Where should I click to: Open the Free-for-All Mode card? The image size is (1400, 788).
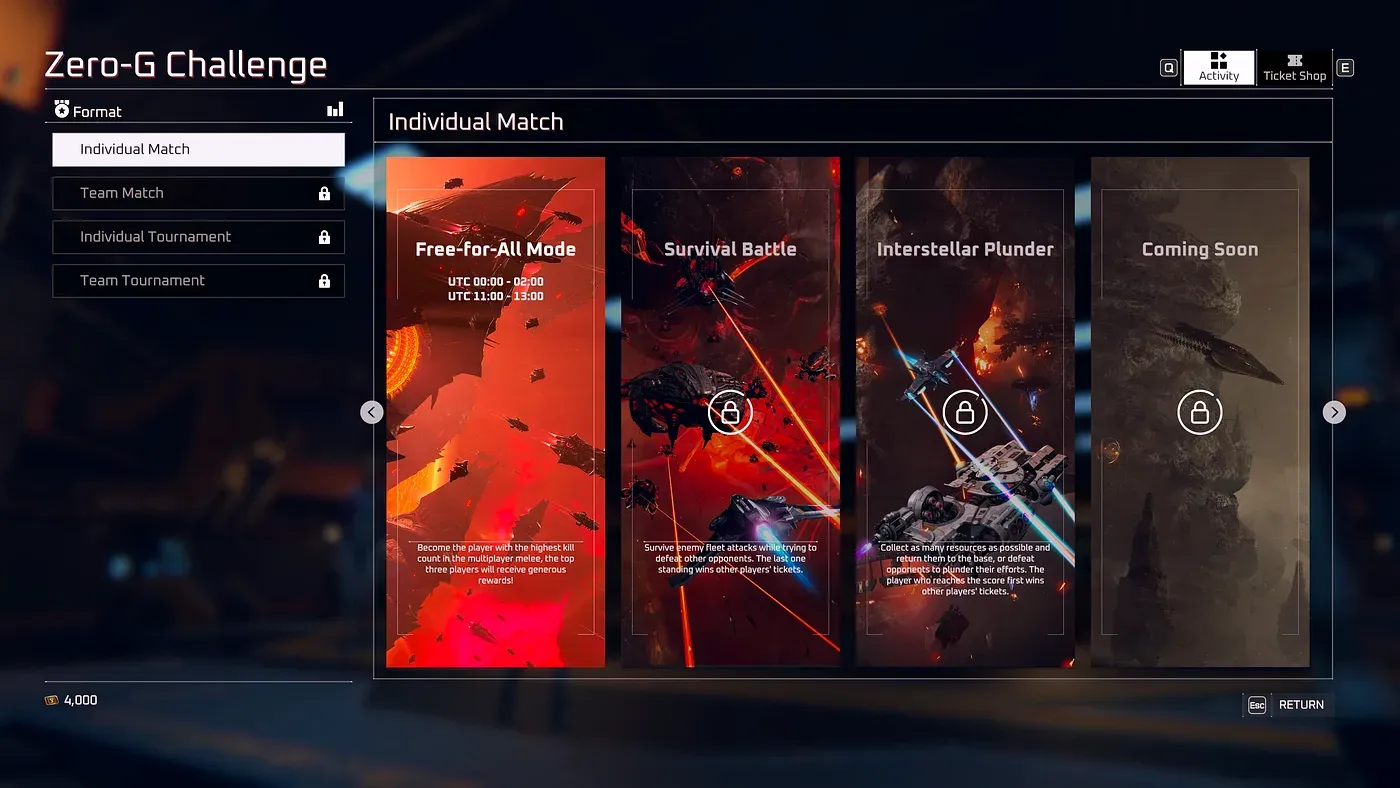pyautogui.click(x=495, y=411)
